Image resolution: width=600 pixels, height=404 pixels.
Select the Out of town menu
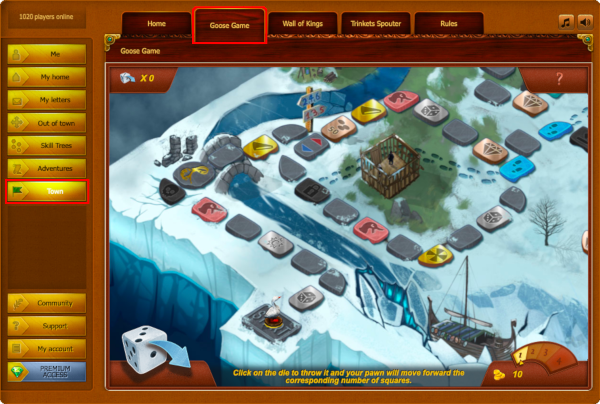(47, 122)
